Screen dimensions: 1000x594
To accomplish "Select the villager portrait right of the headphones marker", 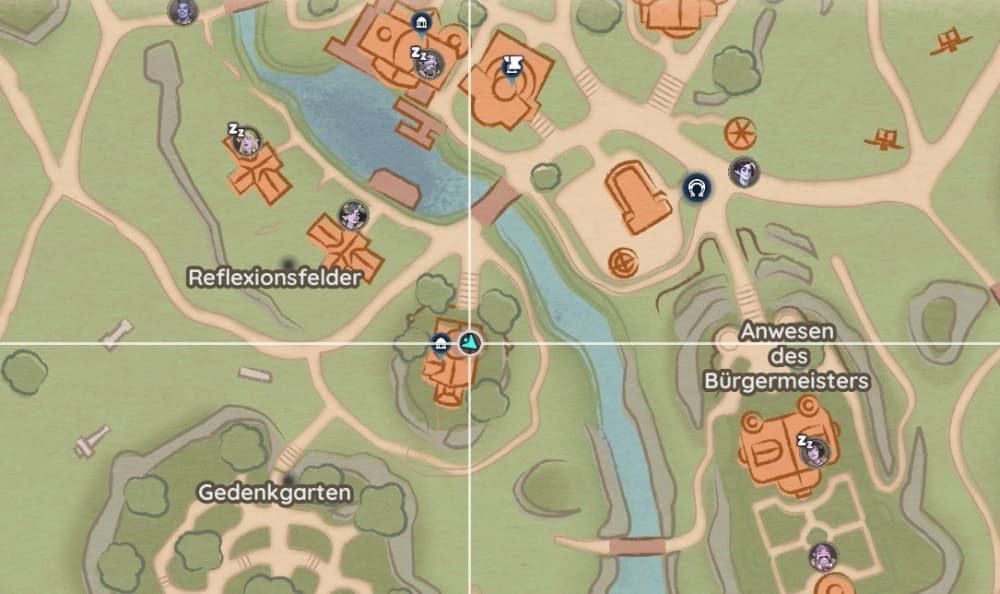I will click(743, 171).
